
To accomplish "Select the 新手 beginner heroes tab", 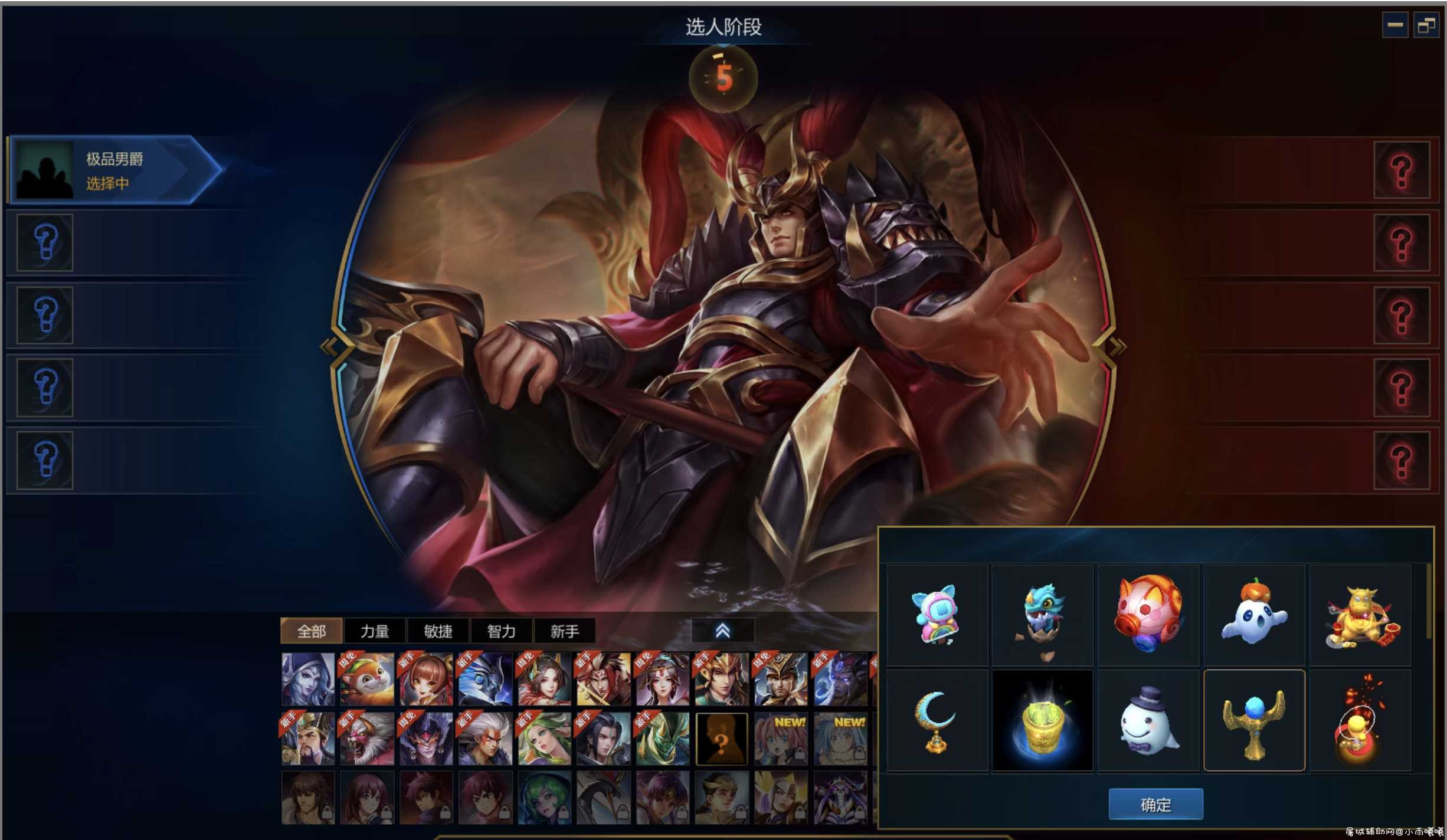I will (x=564, y=631).
